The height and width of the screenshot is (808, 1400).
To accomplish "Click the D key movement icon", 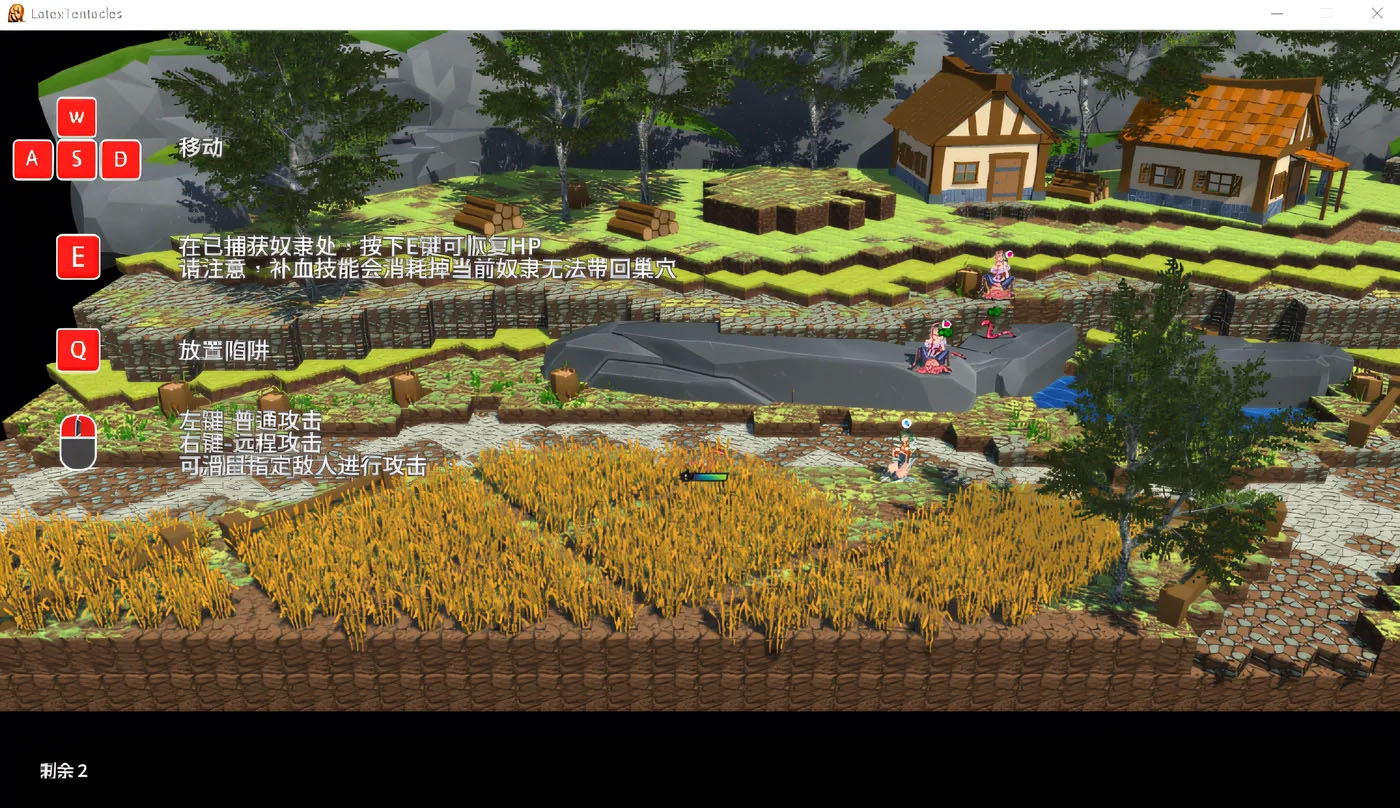I will pyautogui.click(x=120, y=159).
